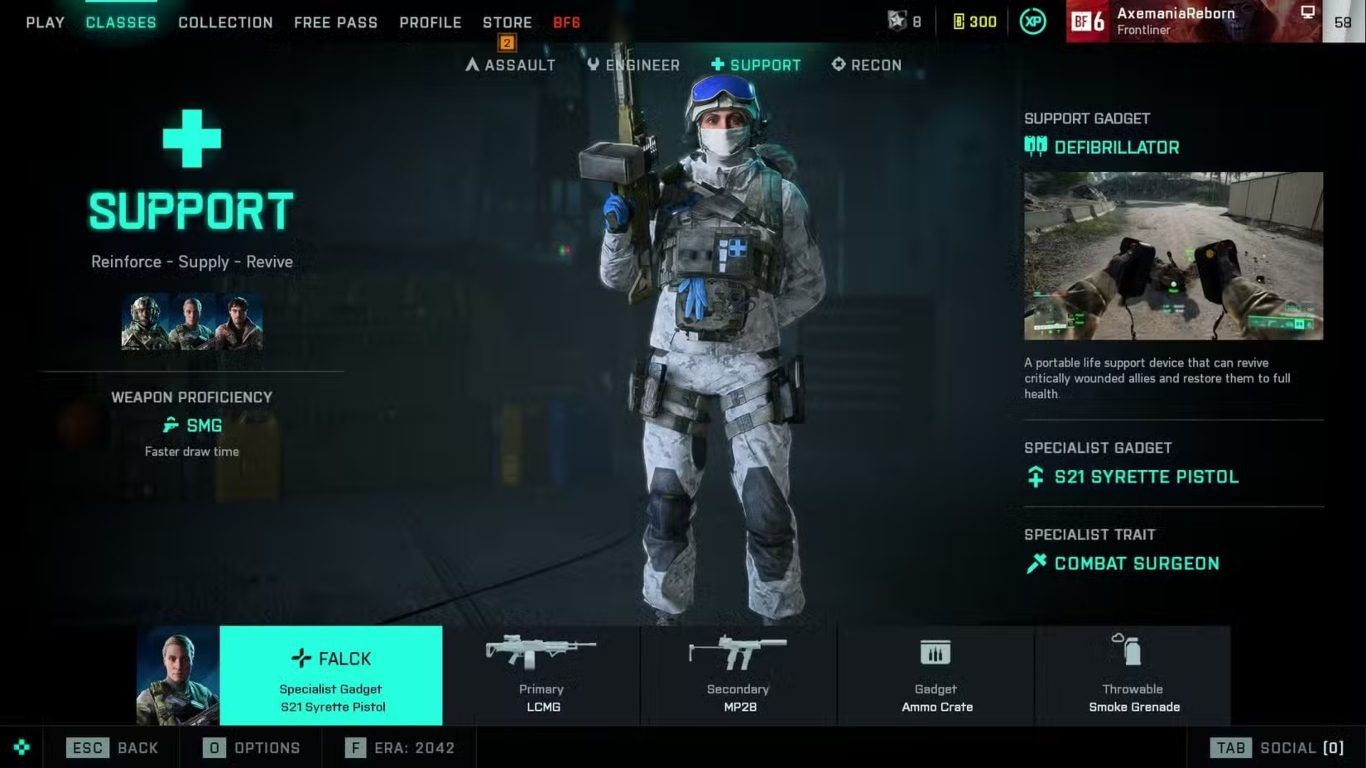1366x768 pixels.
Task: Change the Ammo Crate gadget slot
Action: [936, 675]
